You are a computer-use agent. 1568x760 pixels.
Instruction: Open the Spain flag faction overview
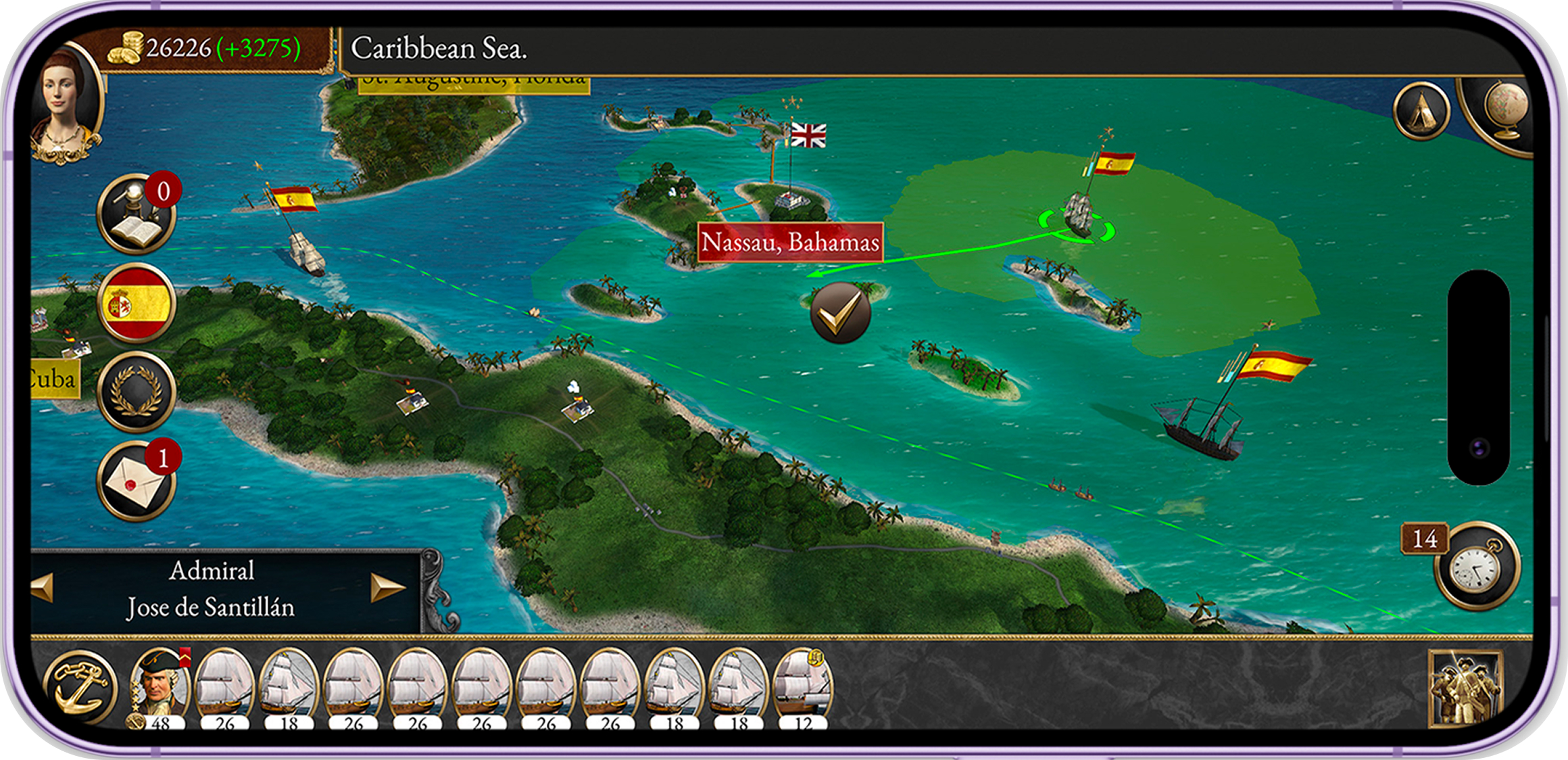137,302
